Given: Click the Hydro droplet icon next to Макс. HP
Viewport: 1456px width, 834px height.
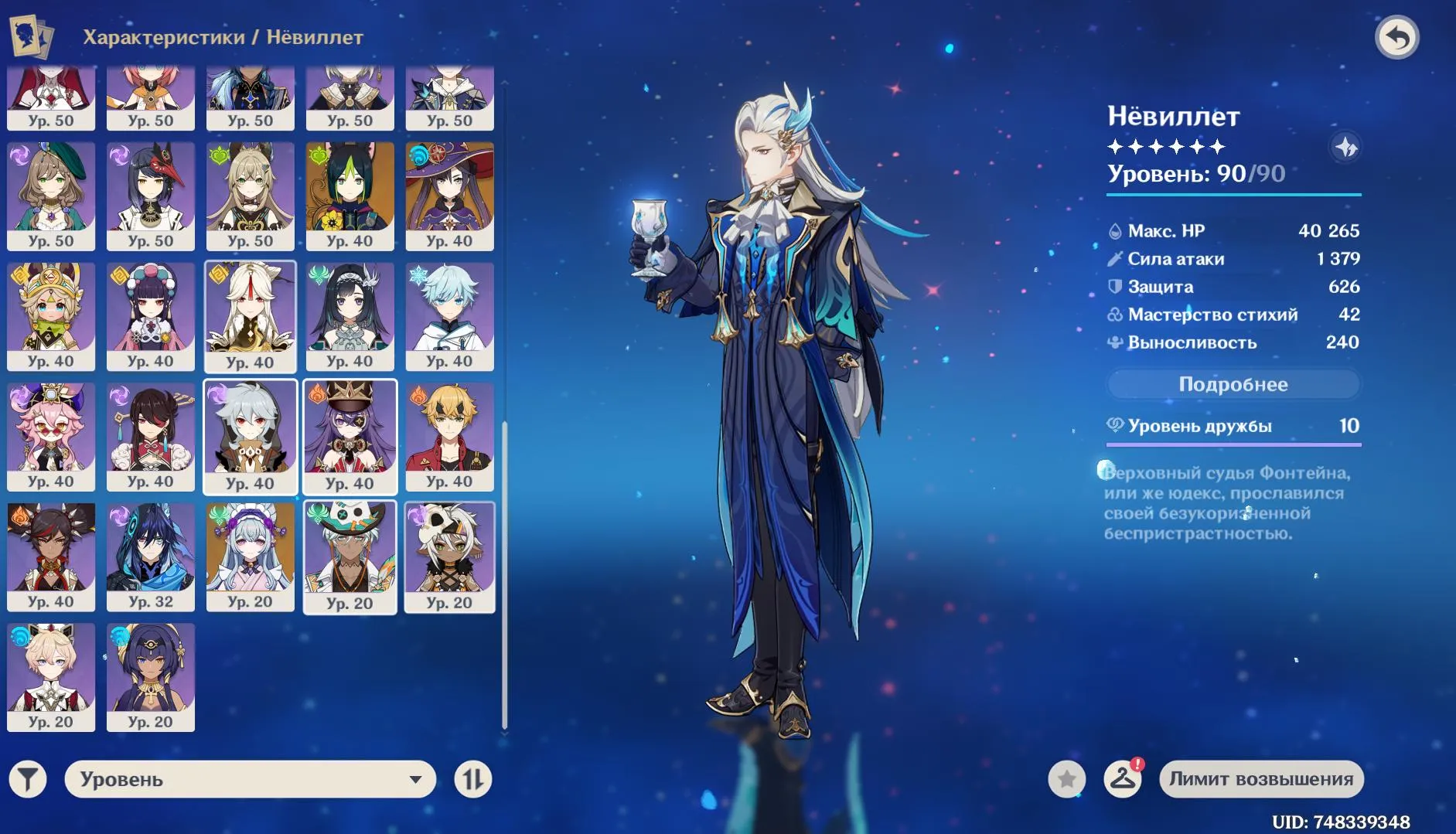Looking at the screenshot, I should click(1116, 230).
